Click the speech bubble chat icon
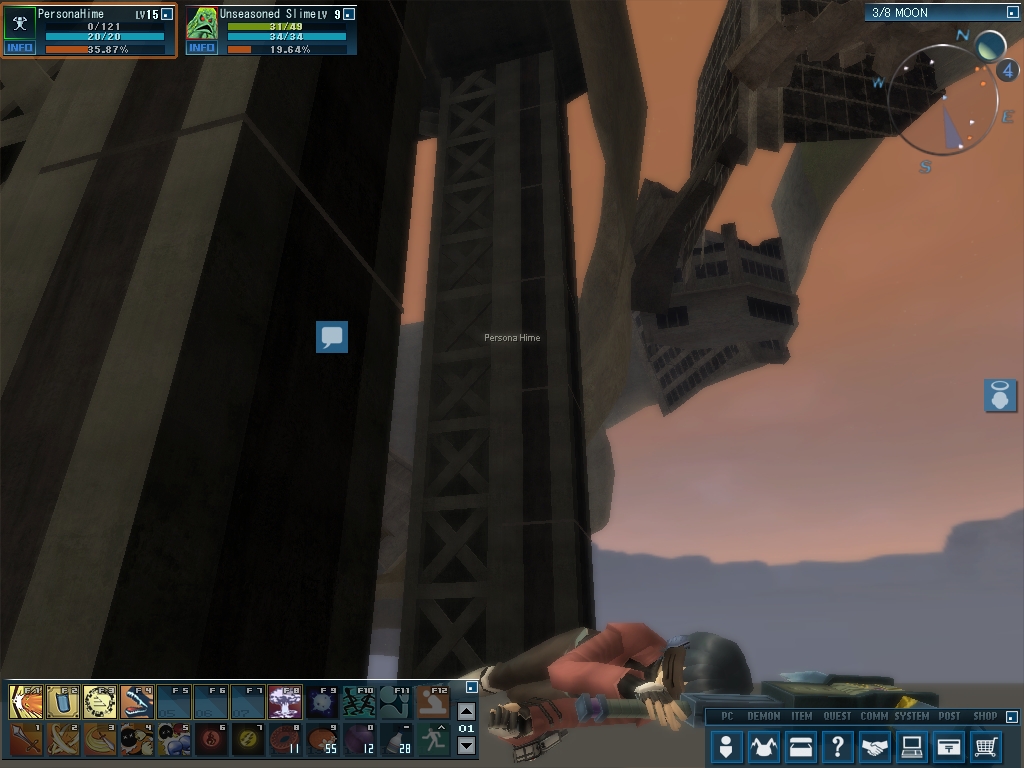1024x768 pixels. pos(332,337)
